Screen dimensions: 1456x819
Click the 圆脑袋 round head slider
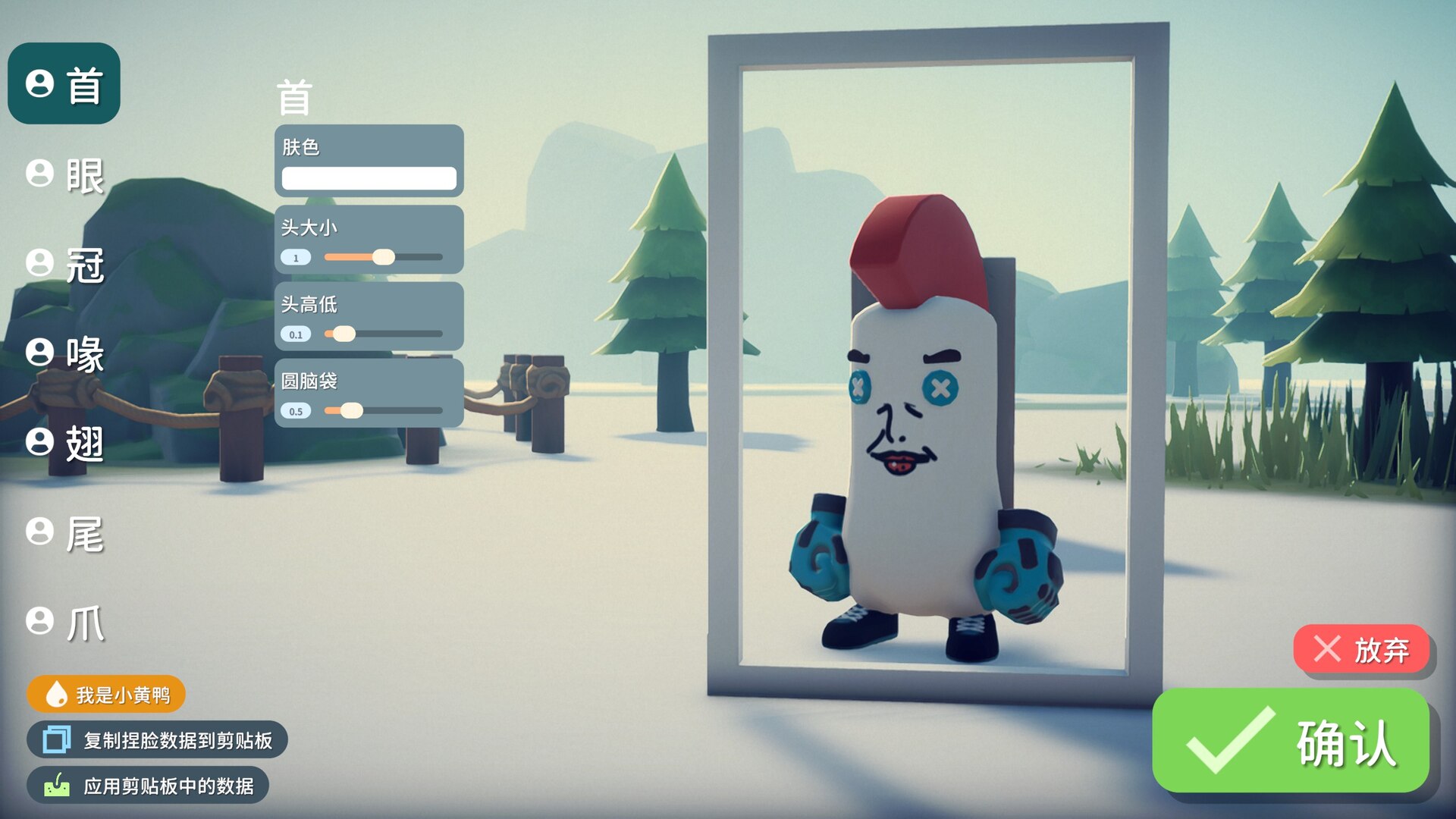(x=383, y=411)
